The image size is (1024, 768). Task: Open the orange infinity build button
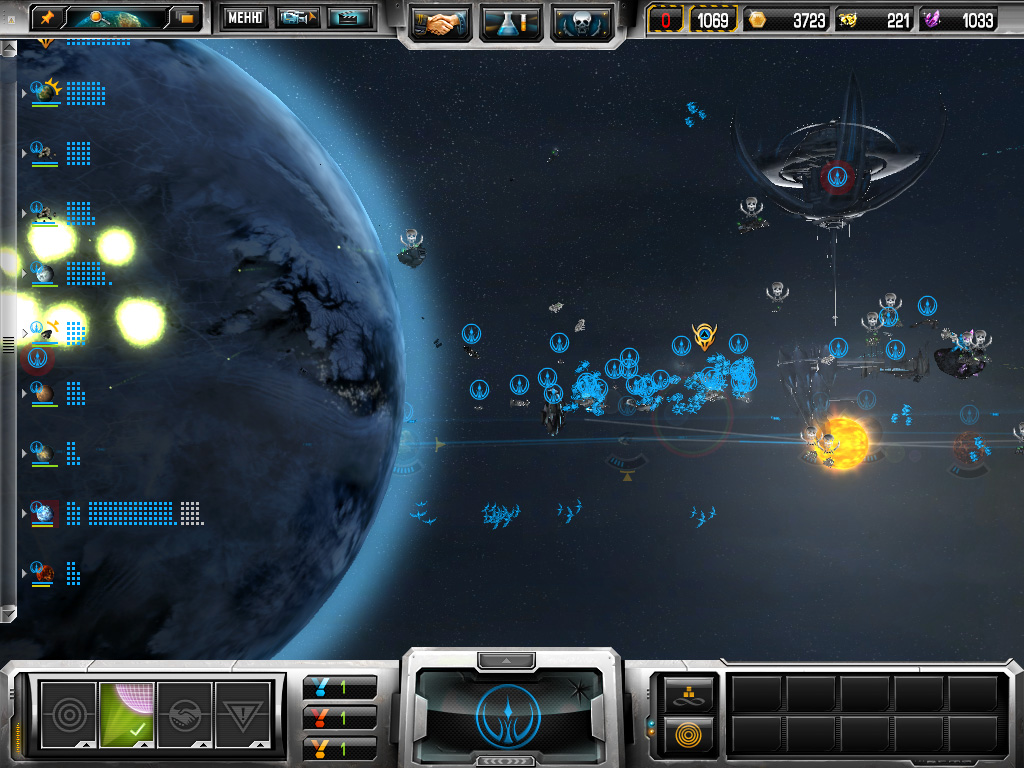click(689, 692)
